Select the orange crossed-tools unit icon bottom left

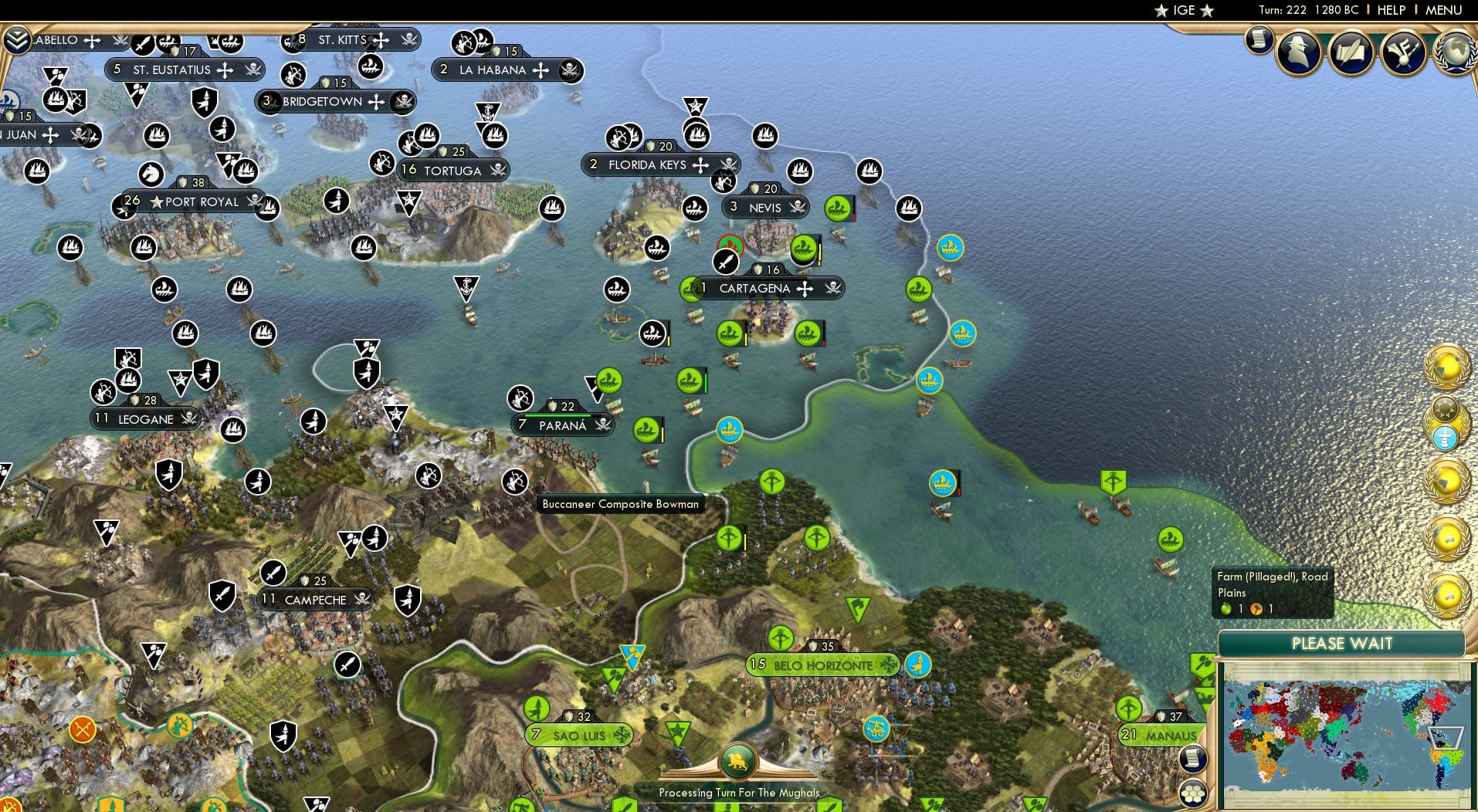pos(83,727)
